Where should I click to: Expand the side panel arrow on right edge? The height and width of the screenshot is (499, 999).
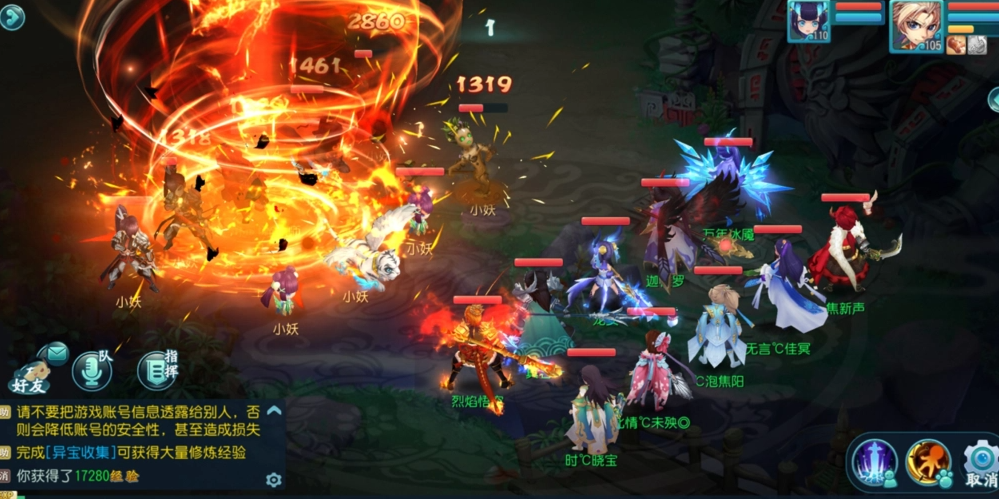point(993,98)
